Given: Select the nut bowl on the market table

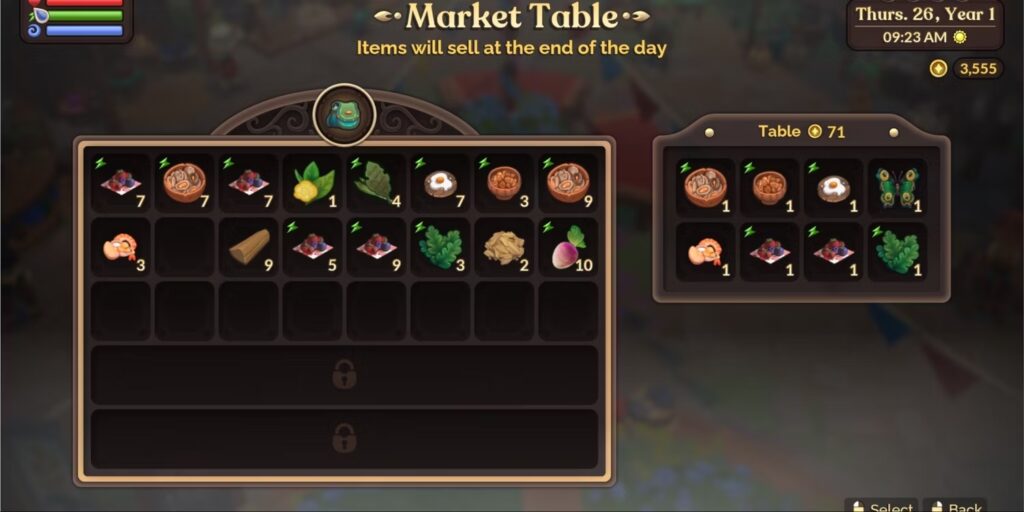Looking at the screenshot, I should (769, 187).
